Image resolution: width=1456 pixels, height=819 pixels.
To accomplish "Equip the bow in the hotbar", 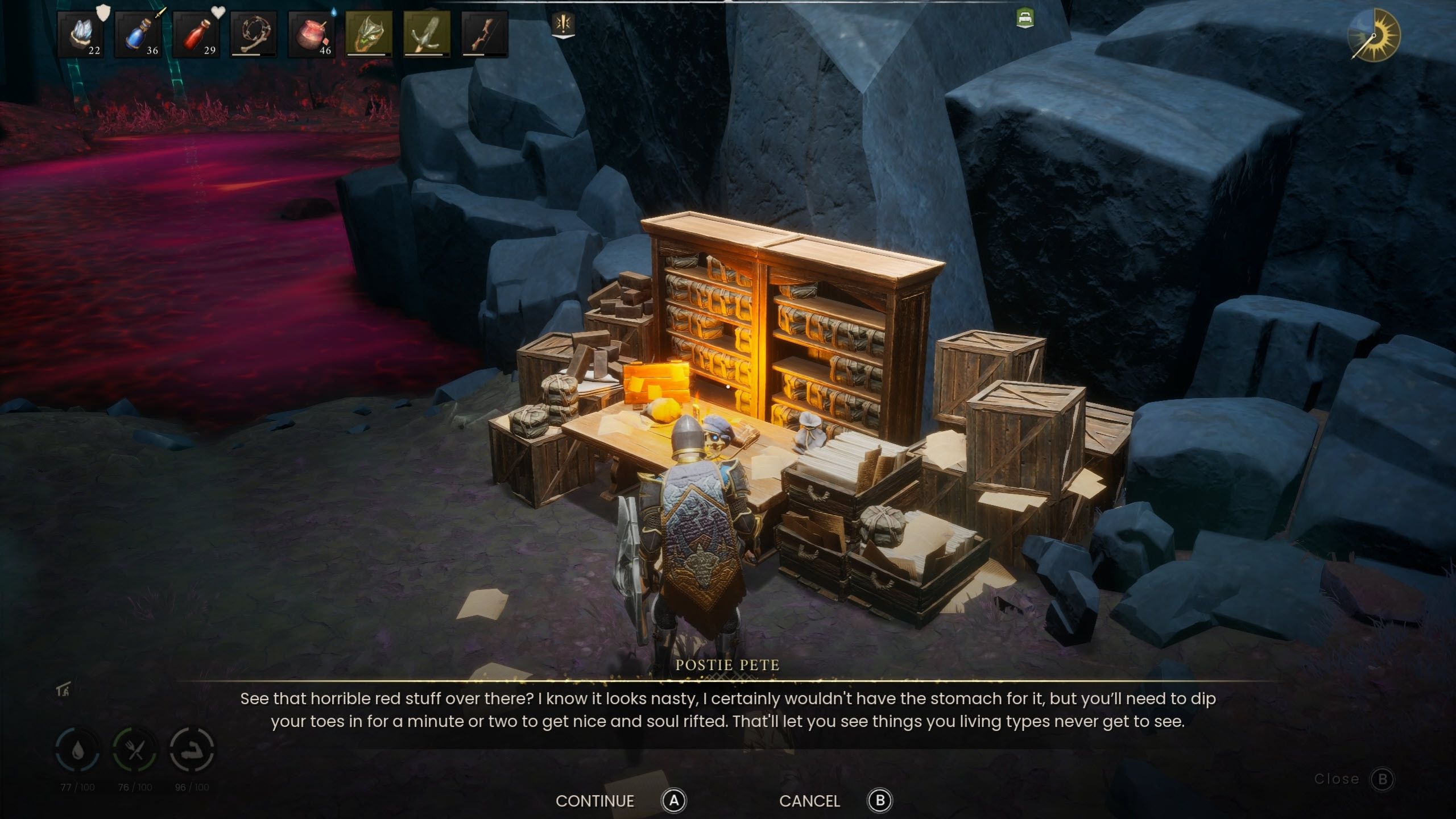I will tap(485, 35).
